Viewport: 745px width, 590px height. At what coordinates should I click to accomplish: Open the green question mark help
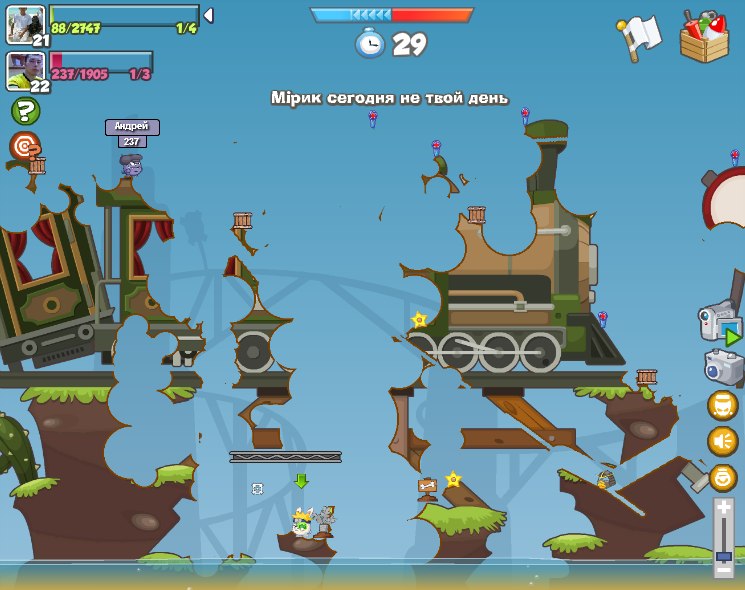(x=25, y=111)
